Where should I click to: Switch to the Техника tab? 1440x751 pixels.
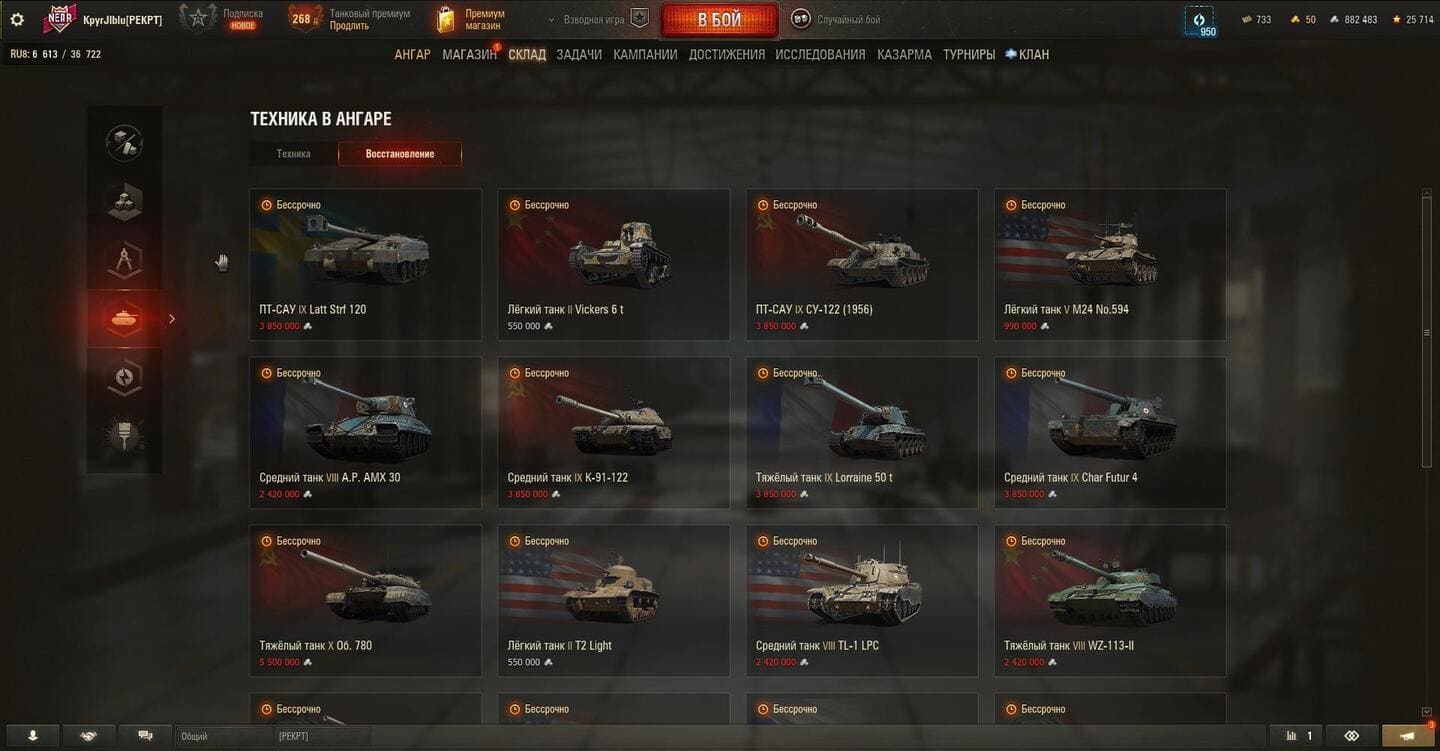click(294, 154)
